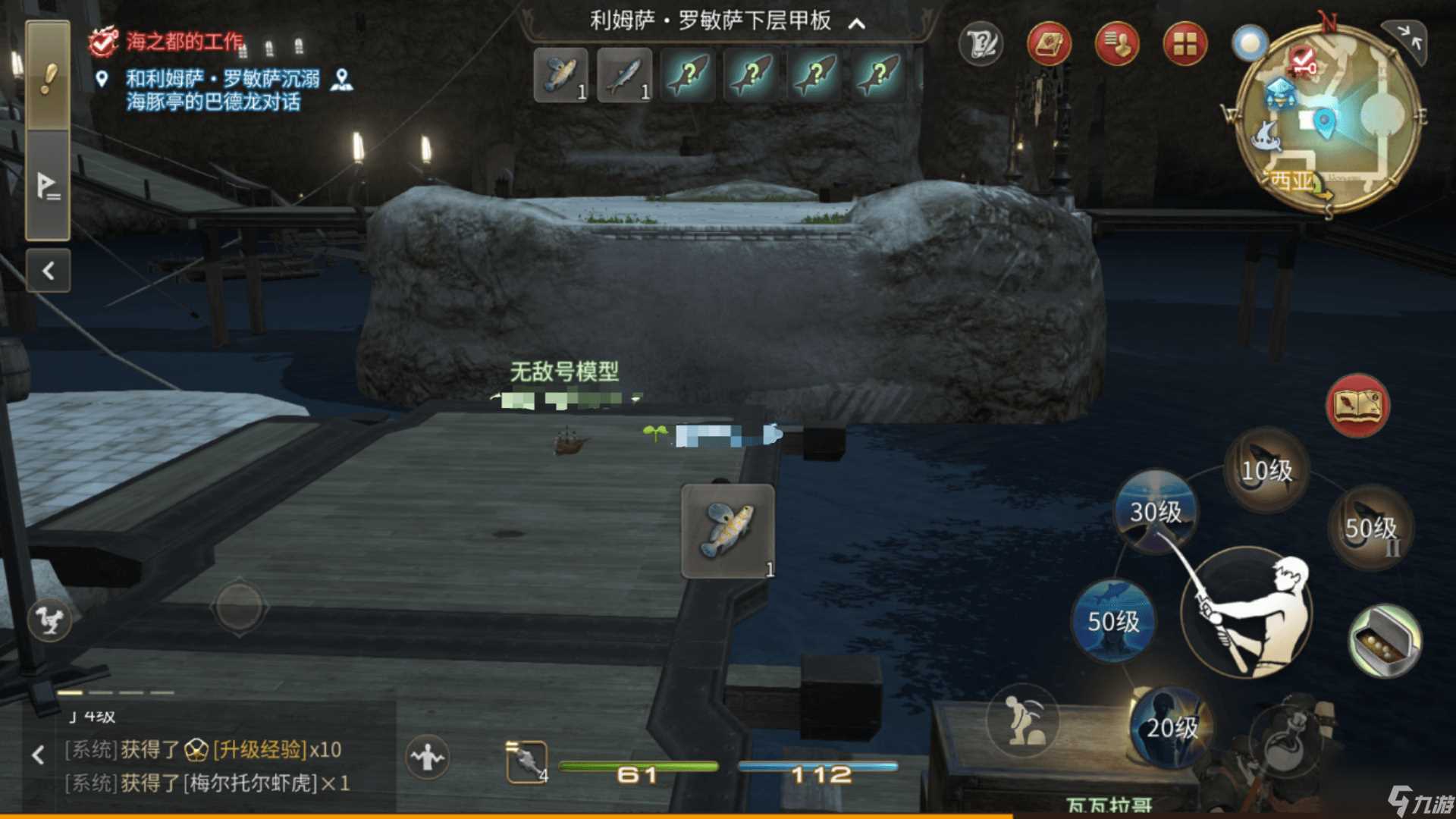
Task: Collapse the quest tracker with left arrow
Action: pos(48,270)
